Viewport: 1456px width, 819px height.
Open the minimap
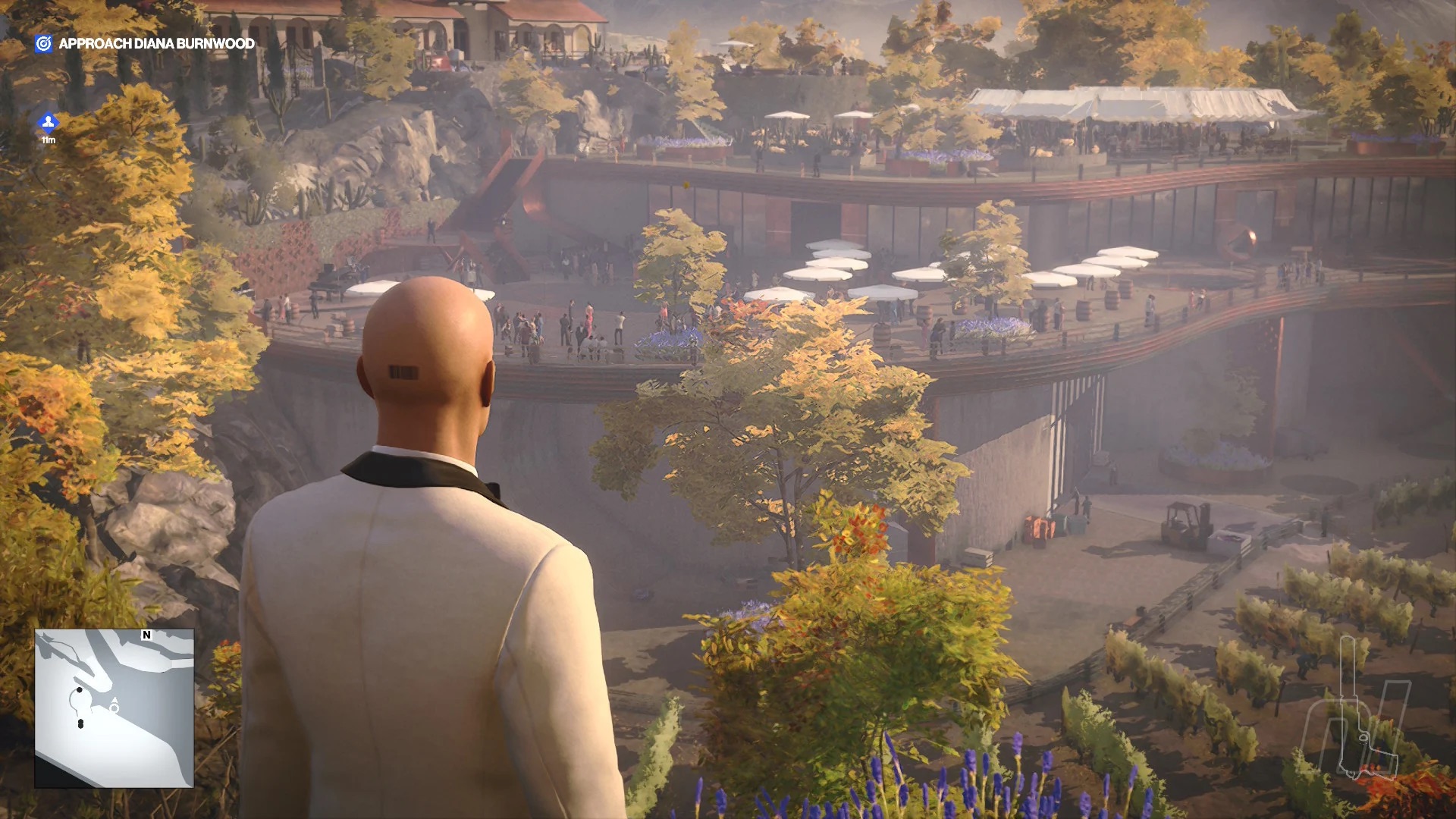(x=114, y=708)
